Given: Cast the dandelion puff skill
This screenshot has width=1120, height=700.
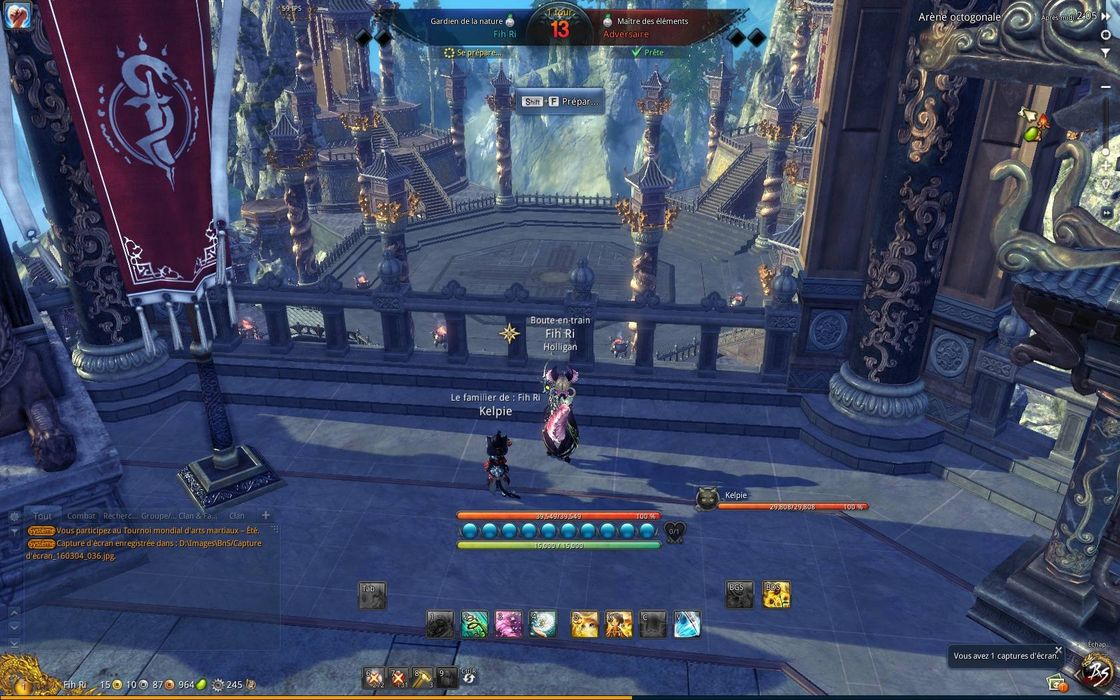Looking at the screenshot, I should 543,624.
